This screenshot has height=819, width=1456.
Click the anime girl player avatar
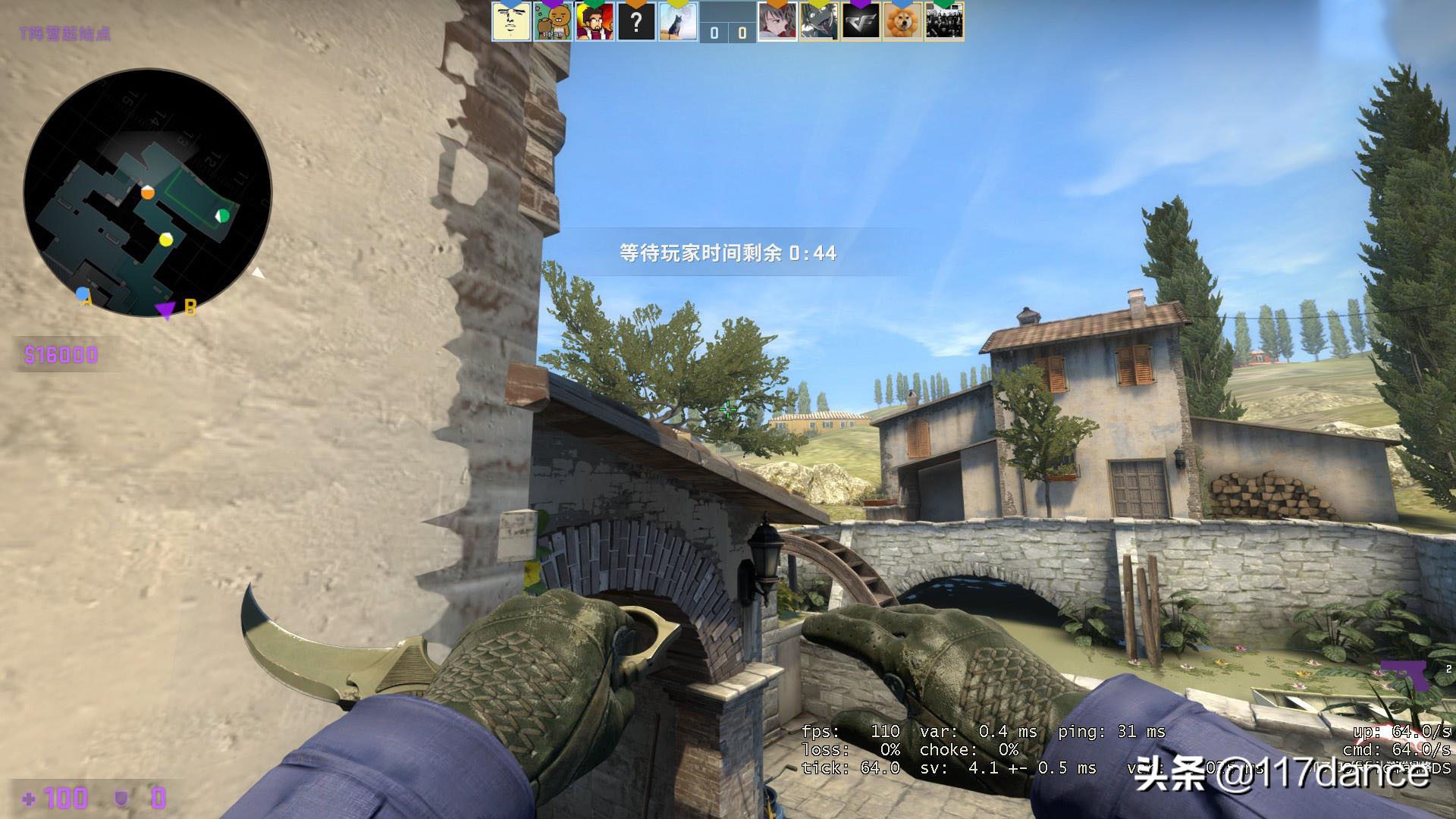(779, 23)
